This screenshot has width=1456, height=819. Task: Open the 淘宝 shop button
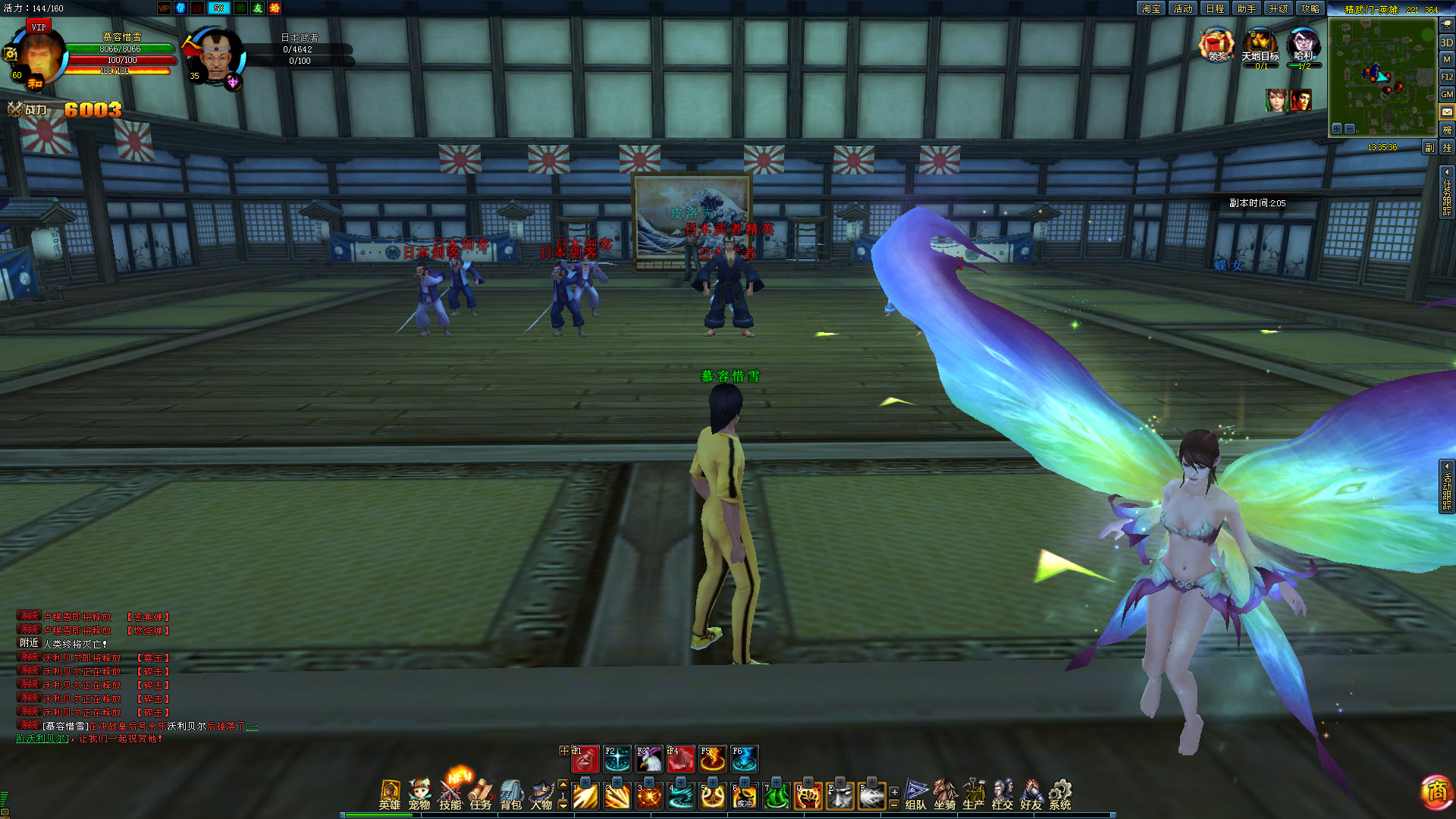click(1151, 8)
